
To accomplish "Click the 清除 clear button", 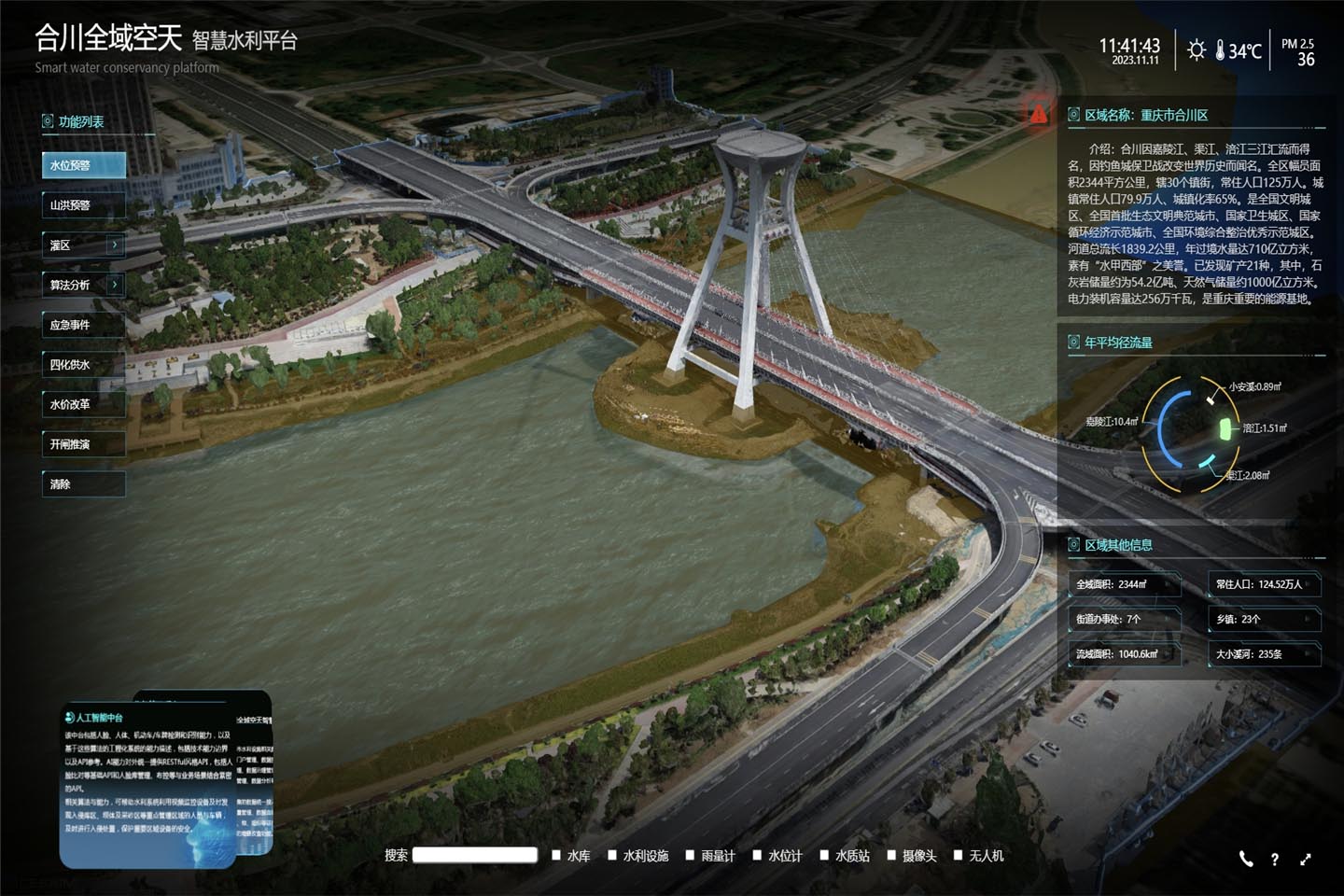I will (83, 484).
